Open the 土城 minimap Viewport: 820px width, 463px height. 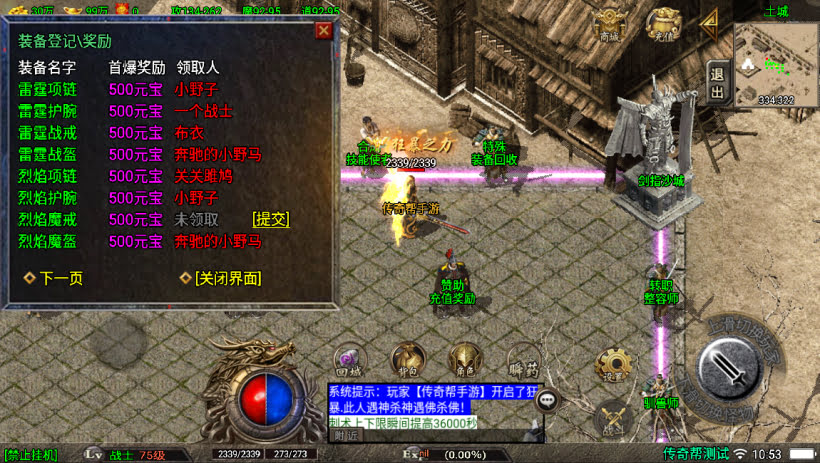(776, 62)
